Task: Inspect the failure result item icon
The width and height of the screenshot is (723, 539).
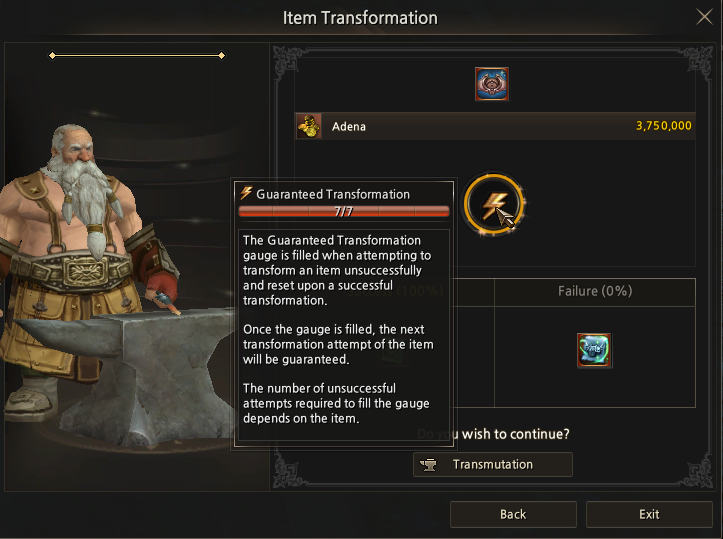Action: point(594,350)
